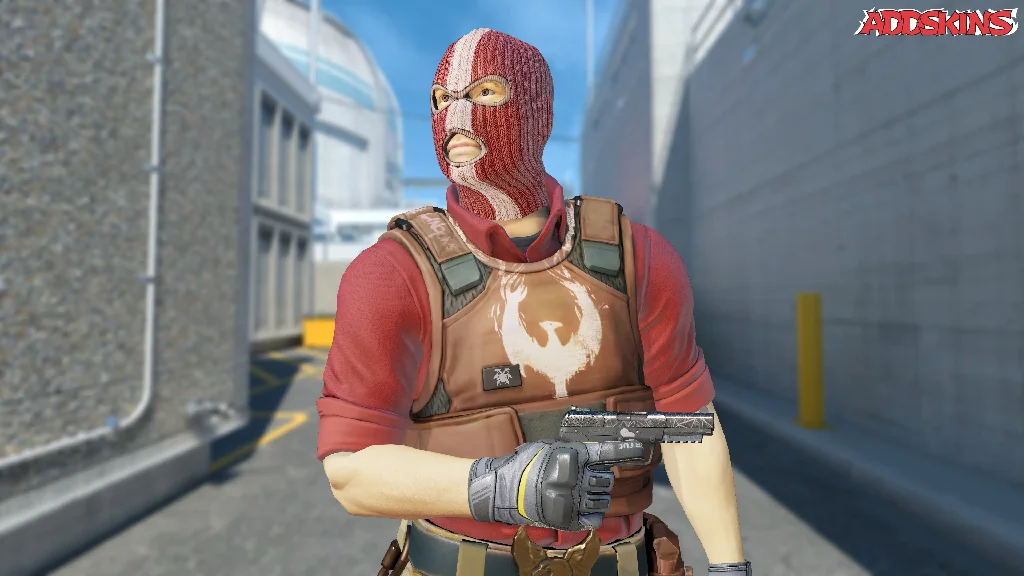The height and width of the screenshot is (576, 1024).
Task: Click the ADDSKINS logo watermark
Action: (x=938, y=23)
